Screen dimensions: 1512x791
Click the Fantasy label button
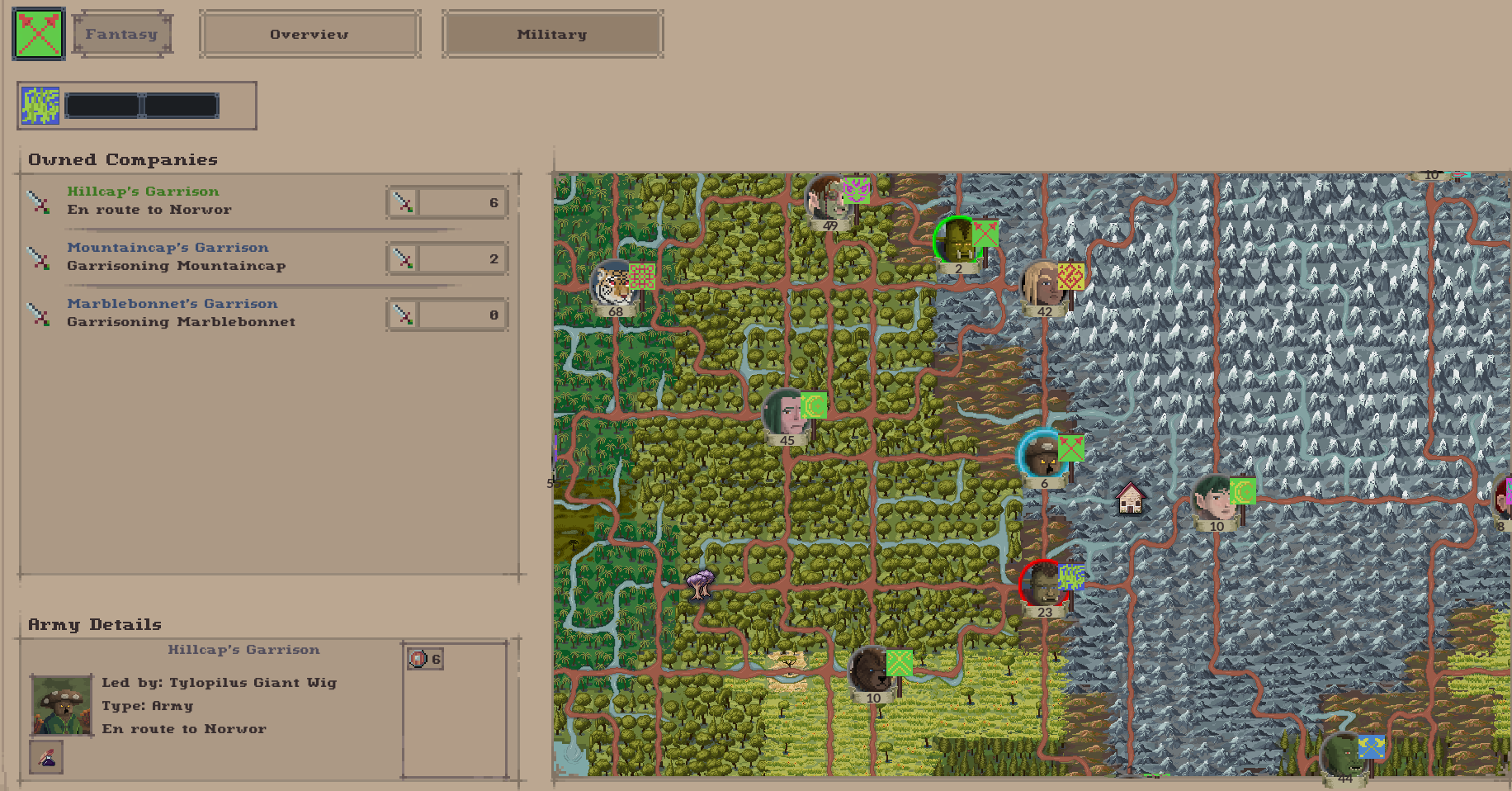pyautogui.click(x=121, y=34)
